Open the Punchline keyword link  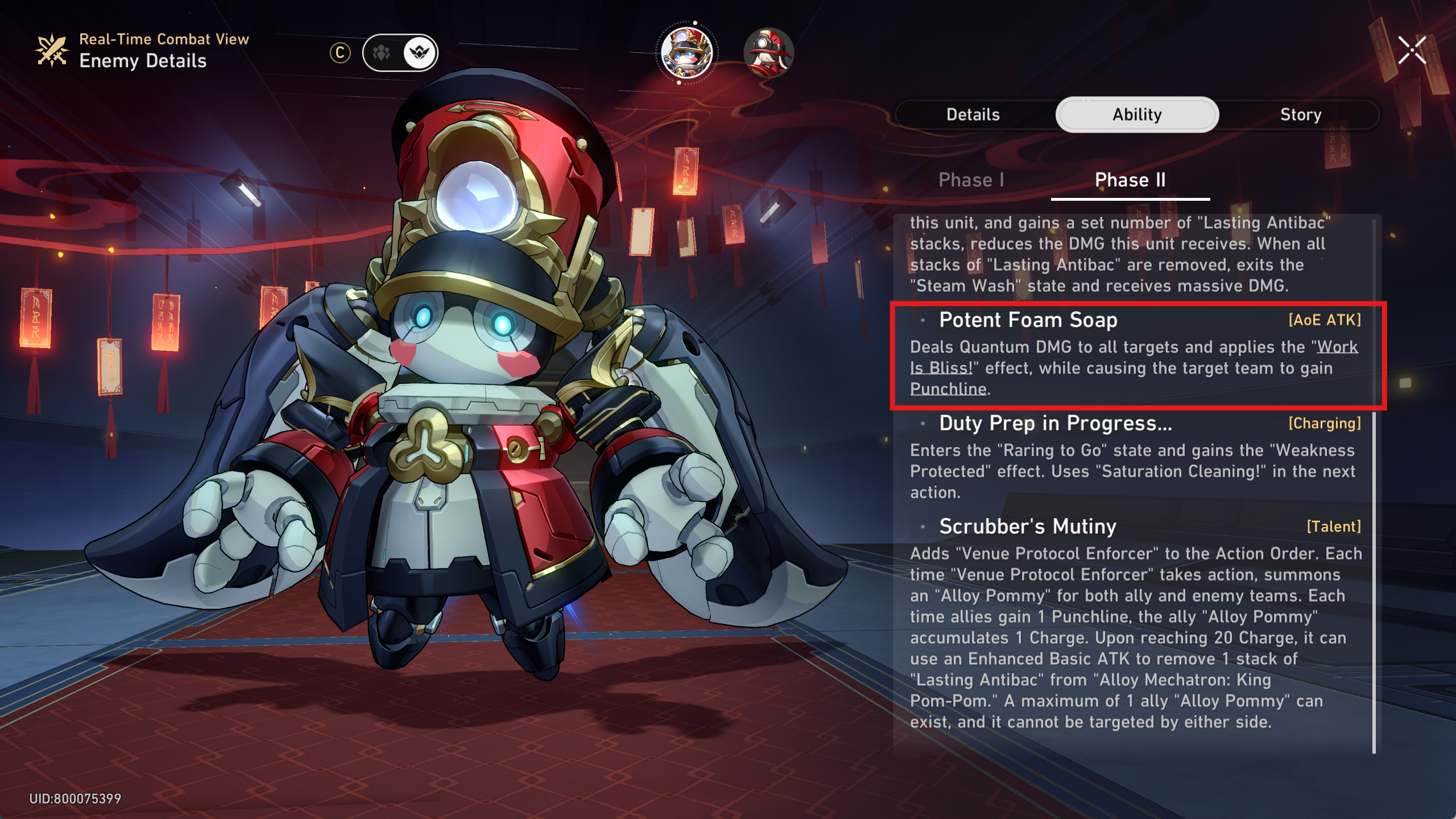click(948, 389)
